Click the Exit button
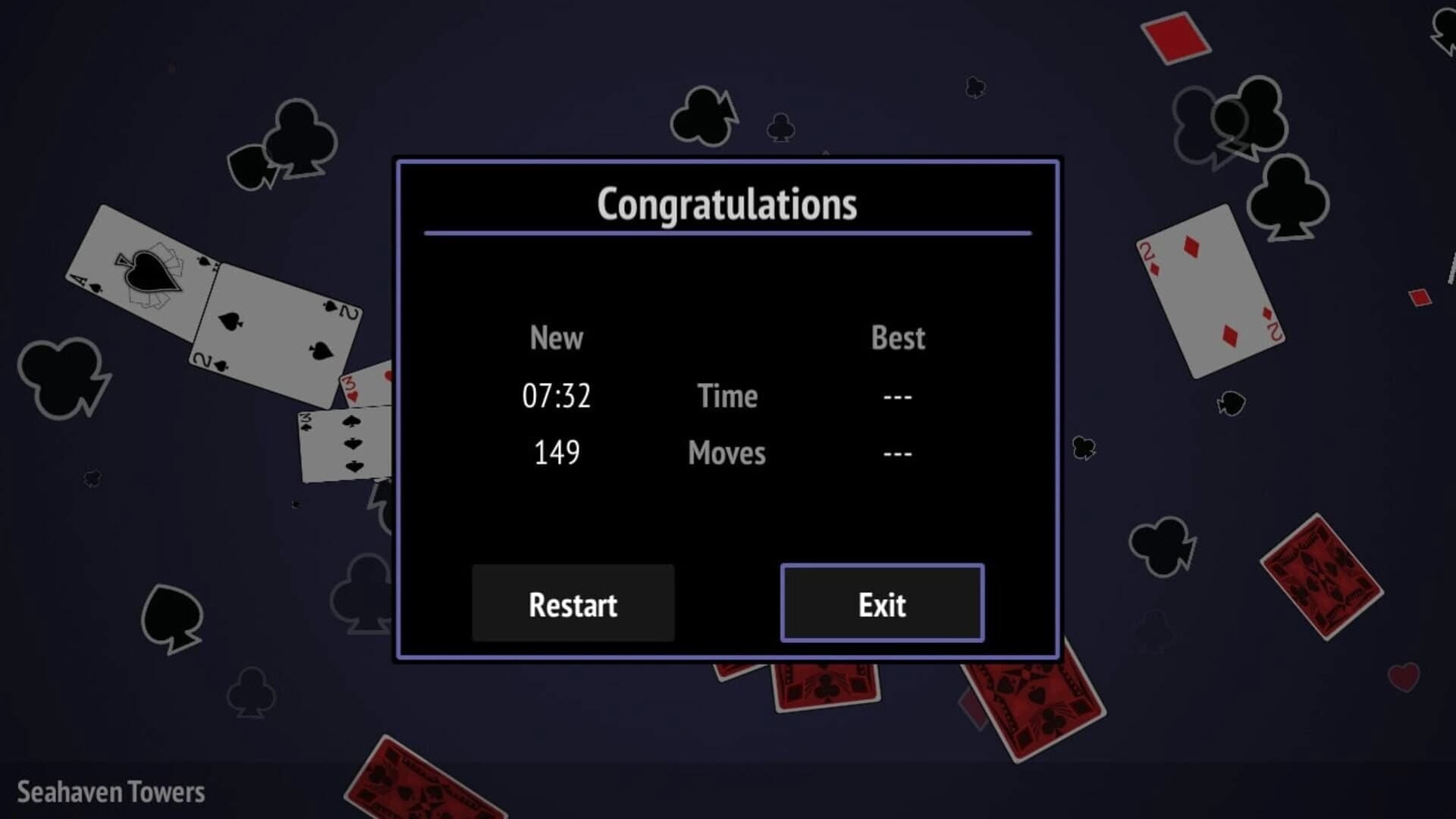This screenshot has height=819, width=1456. tap(882, 604)
